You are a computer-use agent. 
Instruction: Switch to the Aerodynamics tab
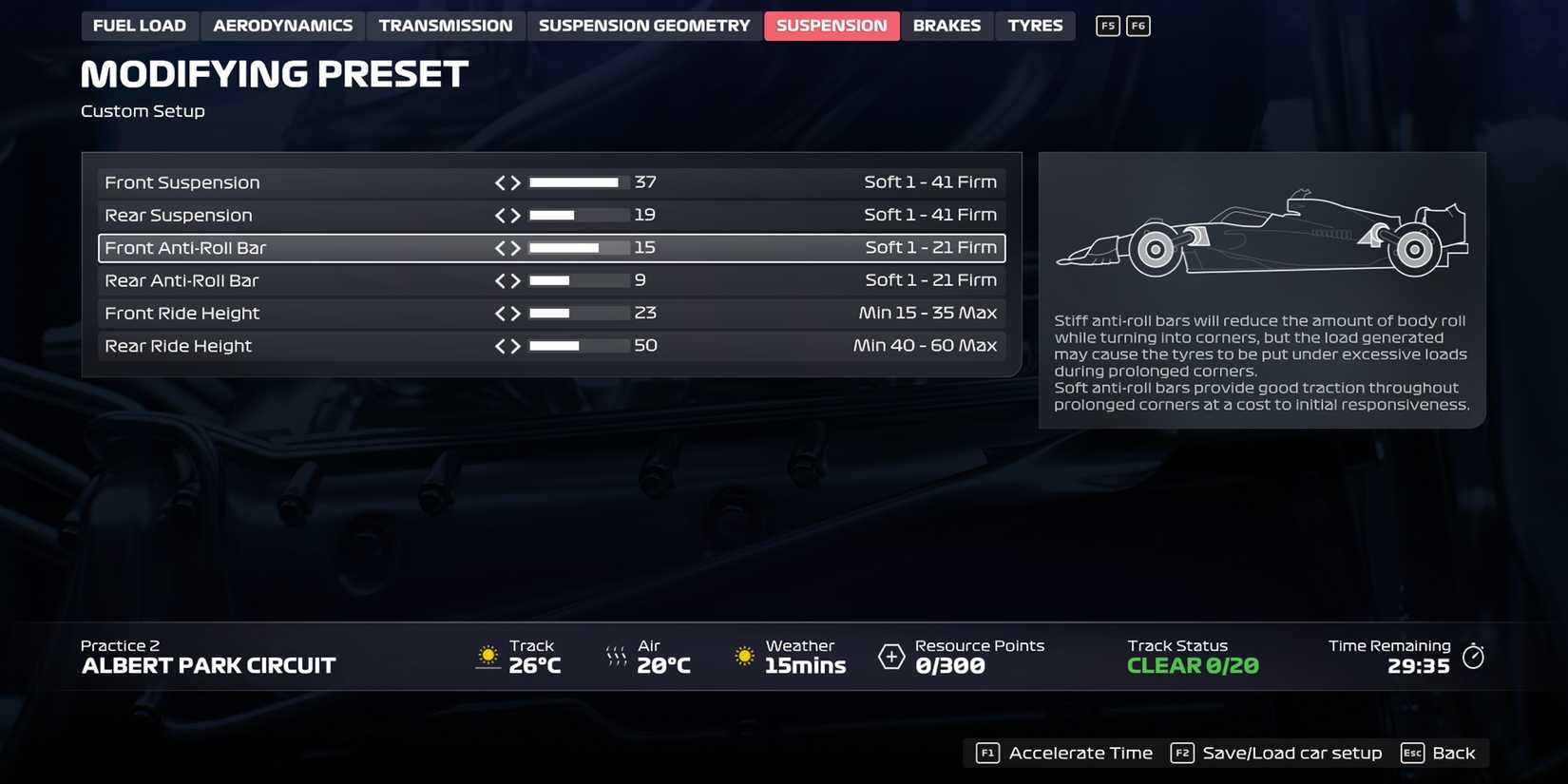[281, 26]
